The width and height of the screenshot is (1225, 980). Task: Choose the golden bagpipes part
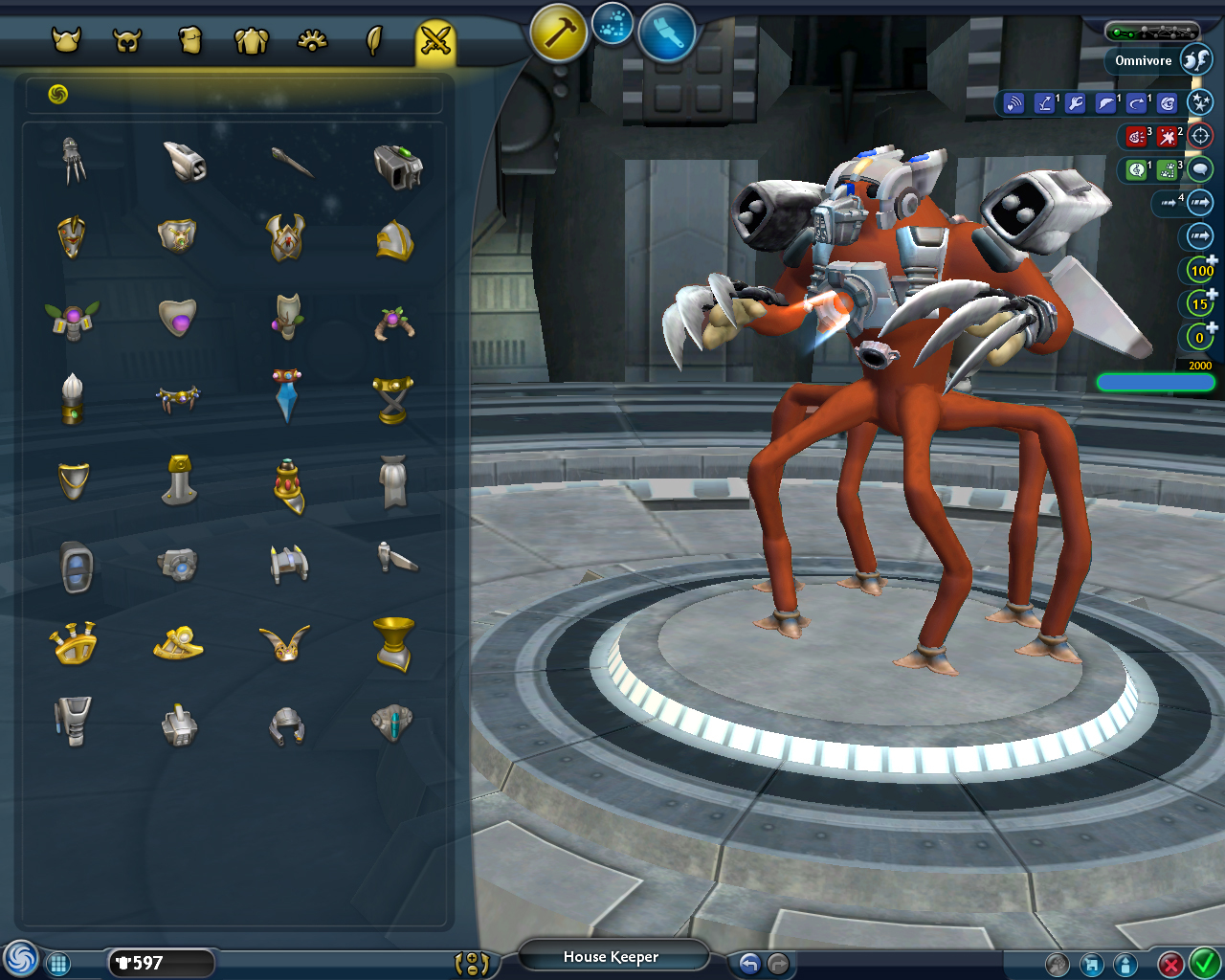tap(74, 643)
